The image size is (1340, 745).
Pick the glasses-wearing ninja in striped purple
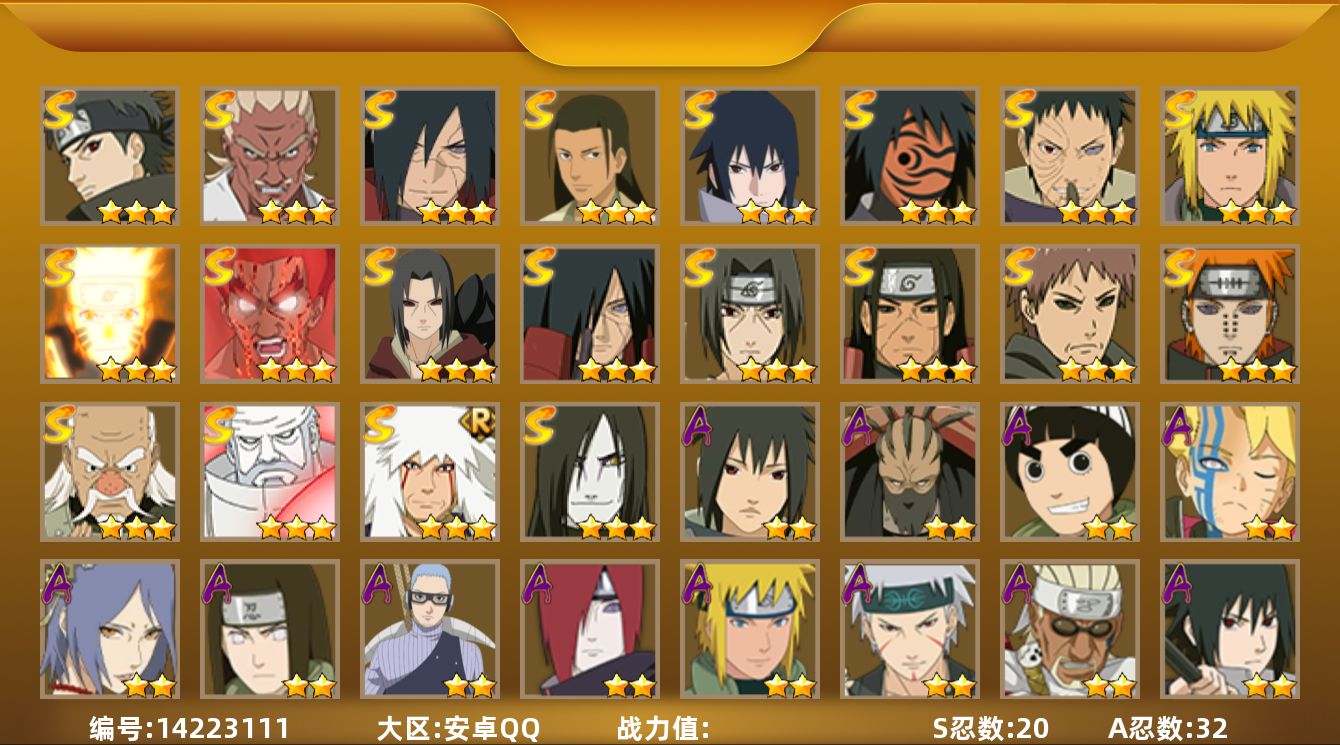coord(429,629)
